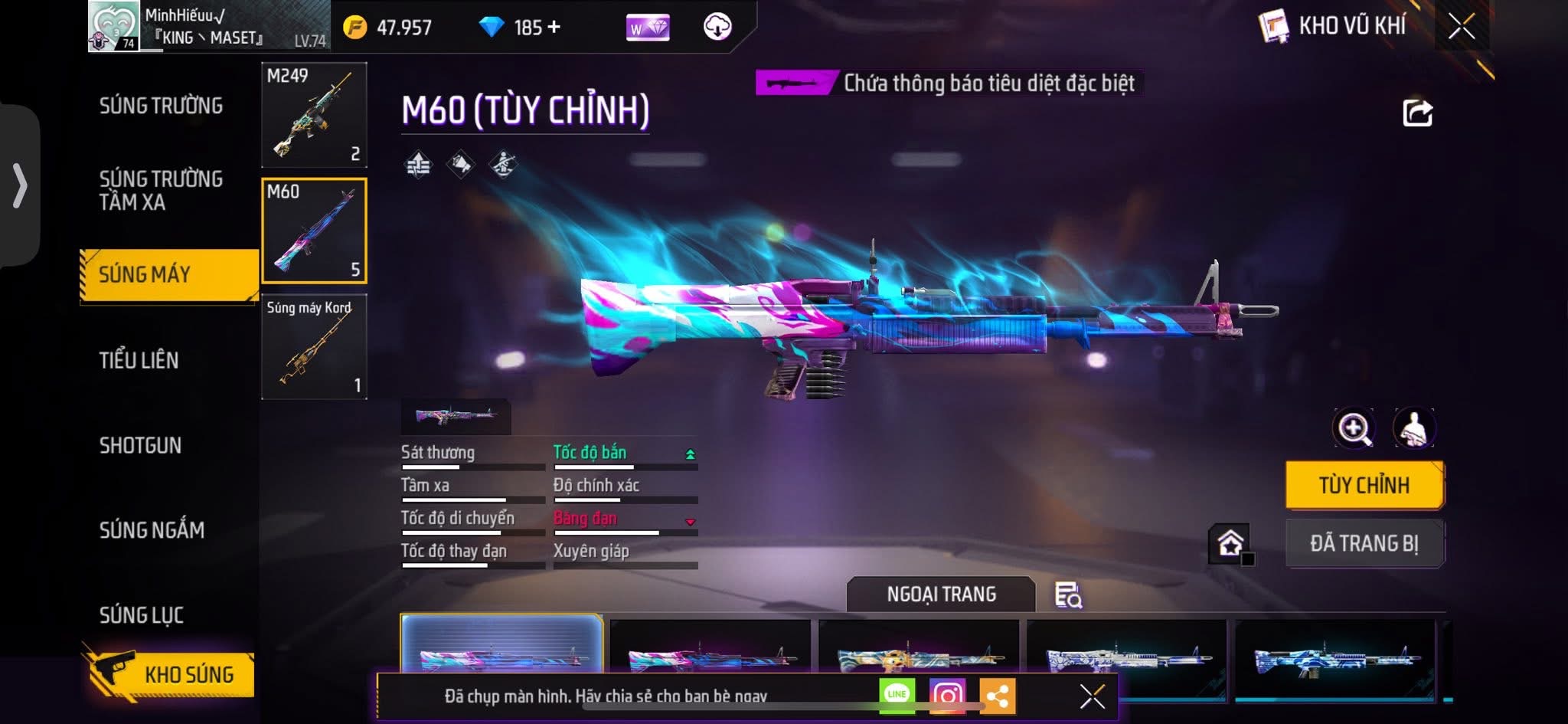The image size is (1568, 724).
Task: Choose the Shotgun category
Action: click(140, 445)
